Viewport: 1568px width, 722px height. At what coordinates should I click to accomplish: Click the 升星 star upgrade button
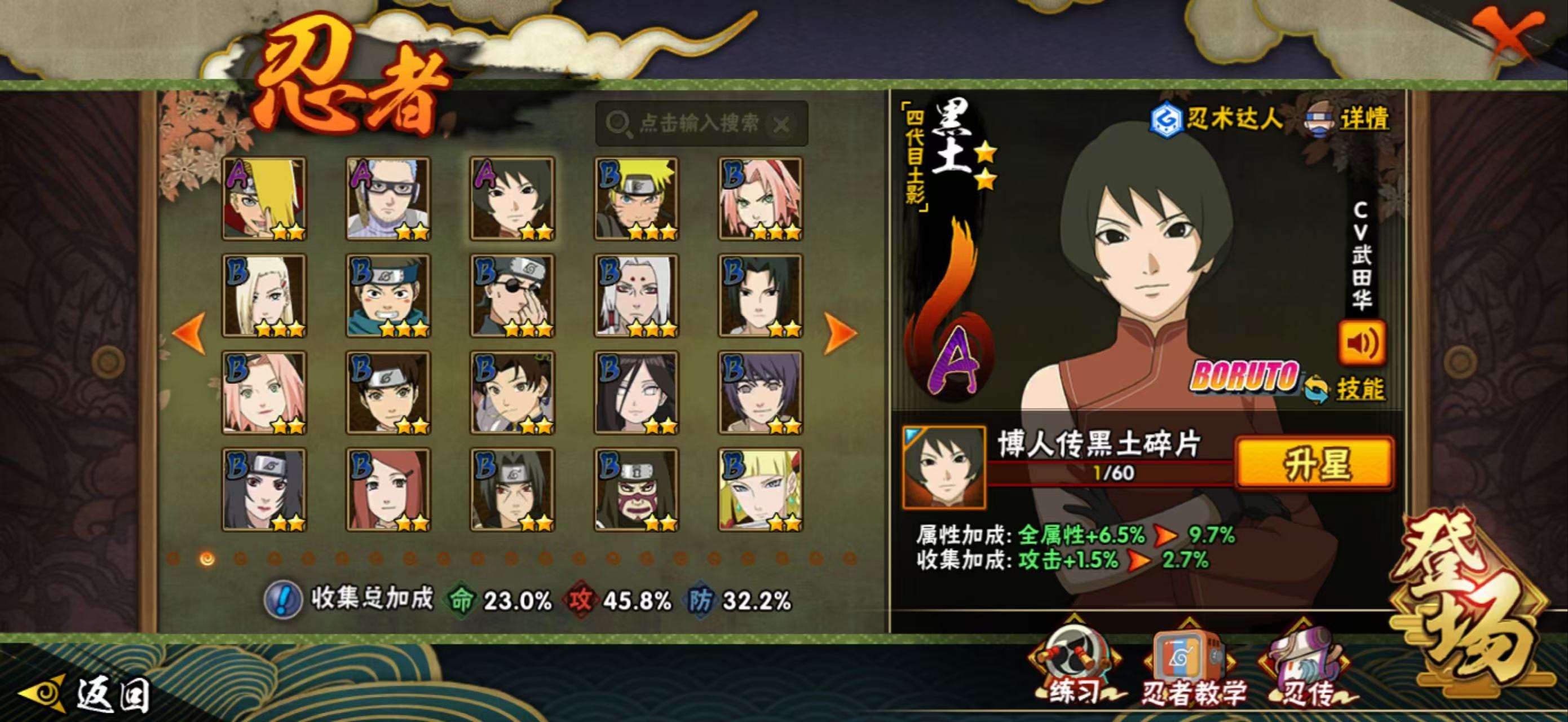point(1315,463)
